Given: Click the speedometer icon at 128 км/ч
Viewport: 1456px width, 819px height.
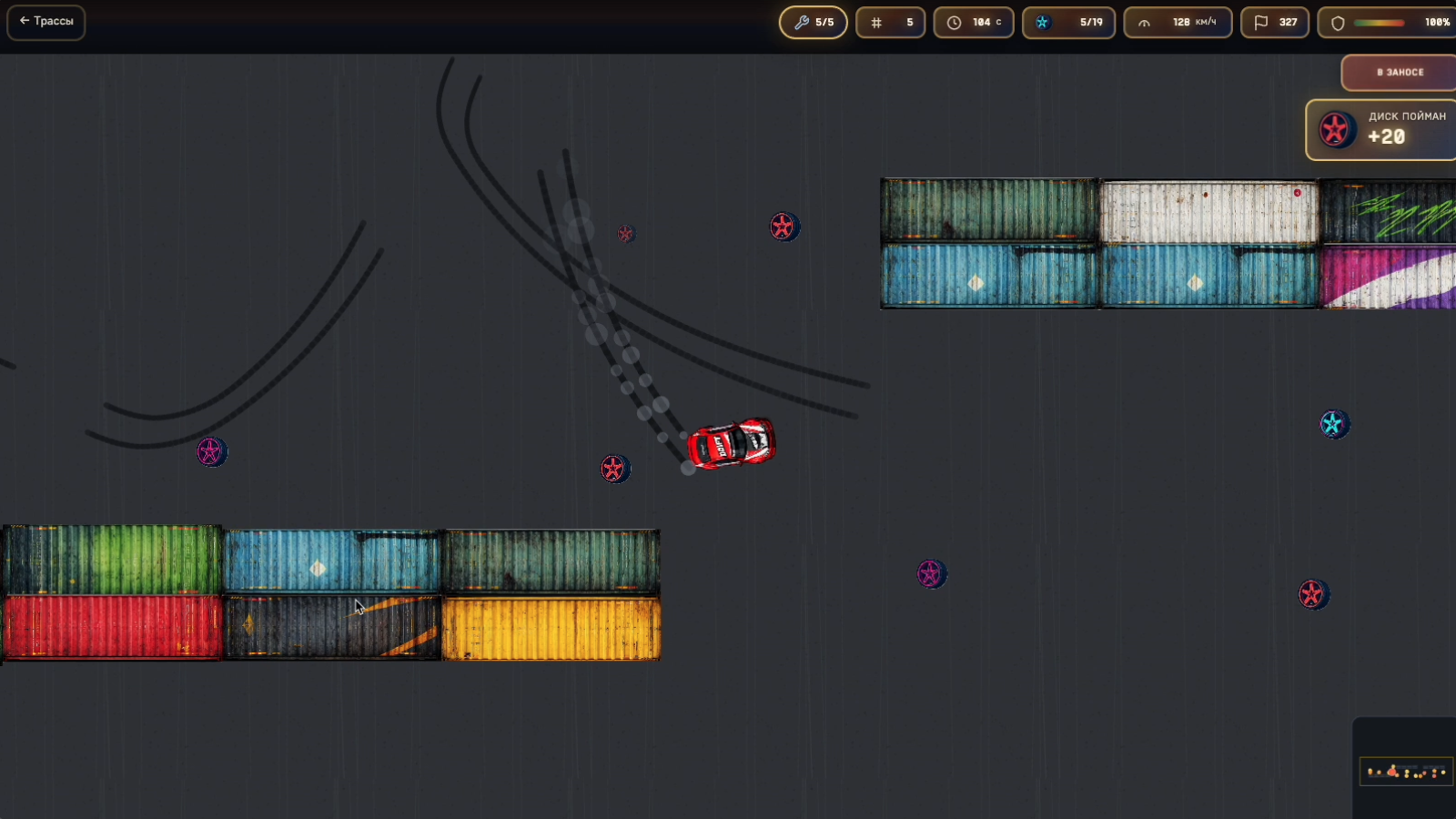Looking at the screenshot, I should 1144,22.
